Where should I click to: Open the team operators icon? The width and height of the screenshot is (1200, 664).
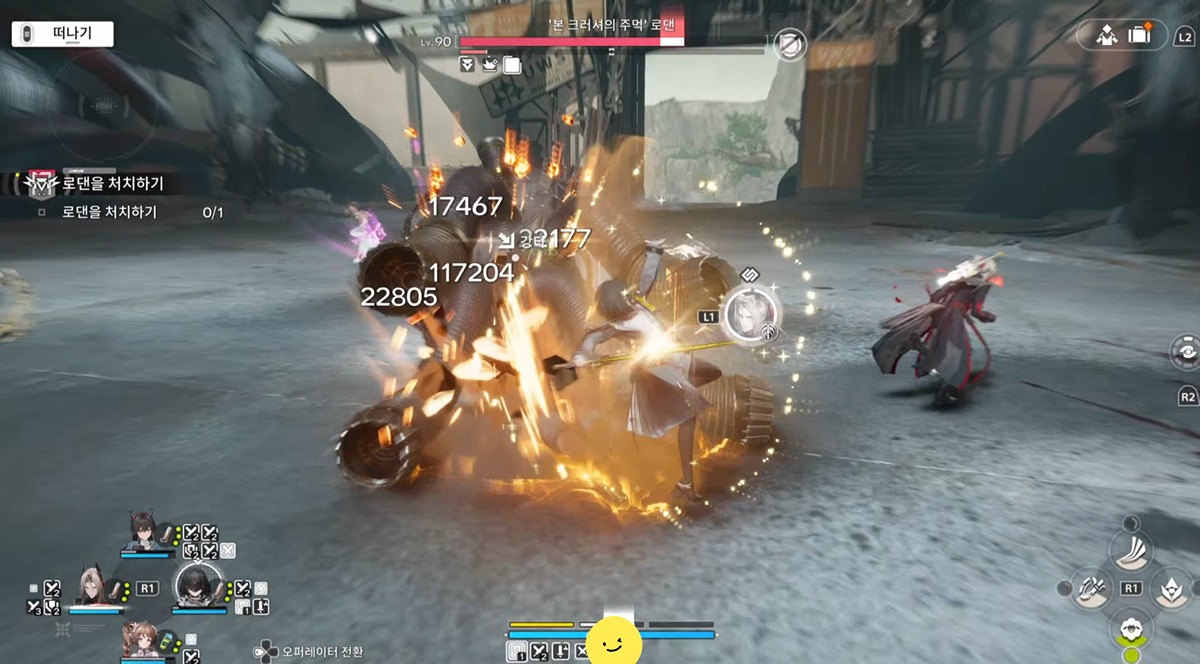[x=1106, y=35]
